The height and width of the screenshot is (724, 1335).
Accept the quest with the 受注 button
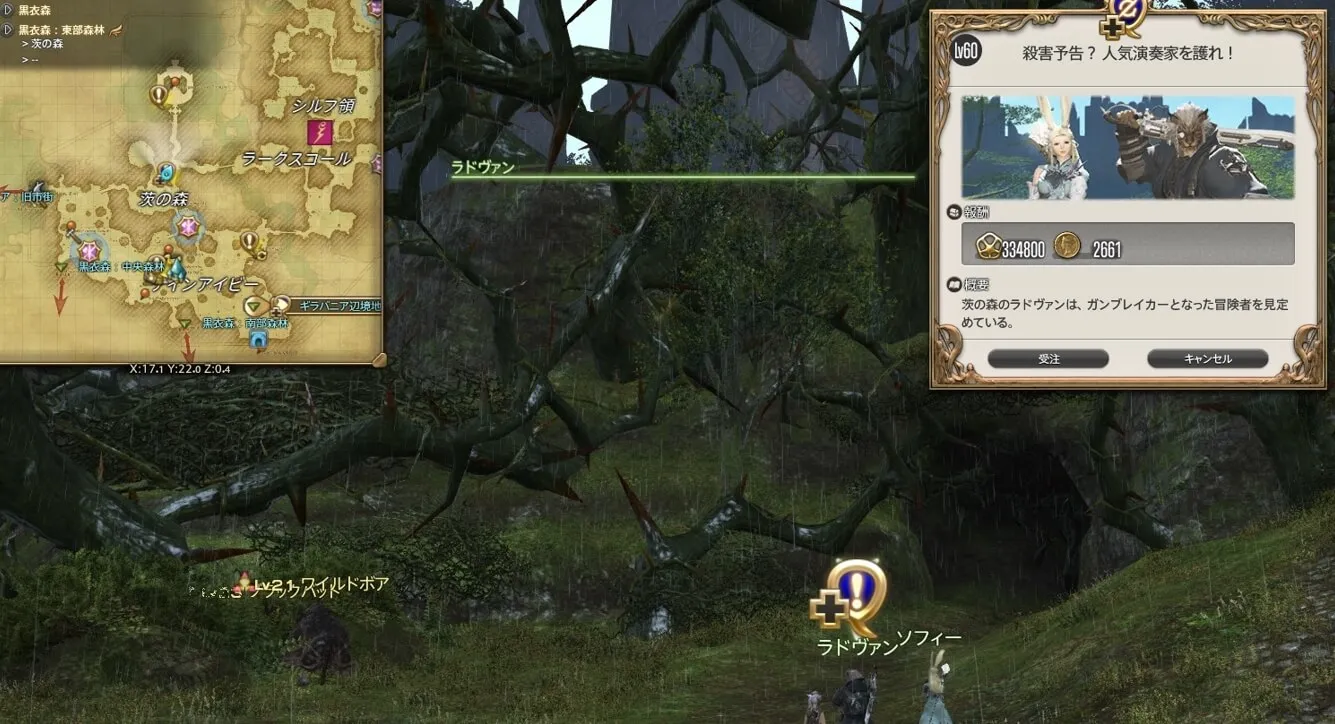tap(1047, 359)
